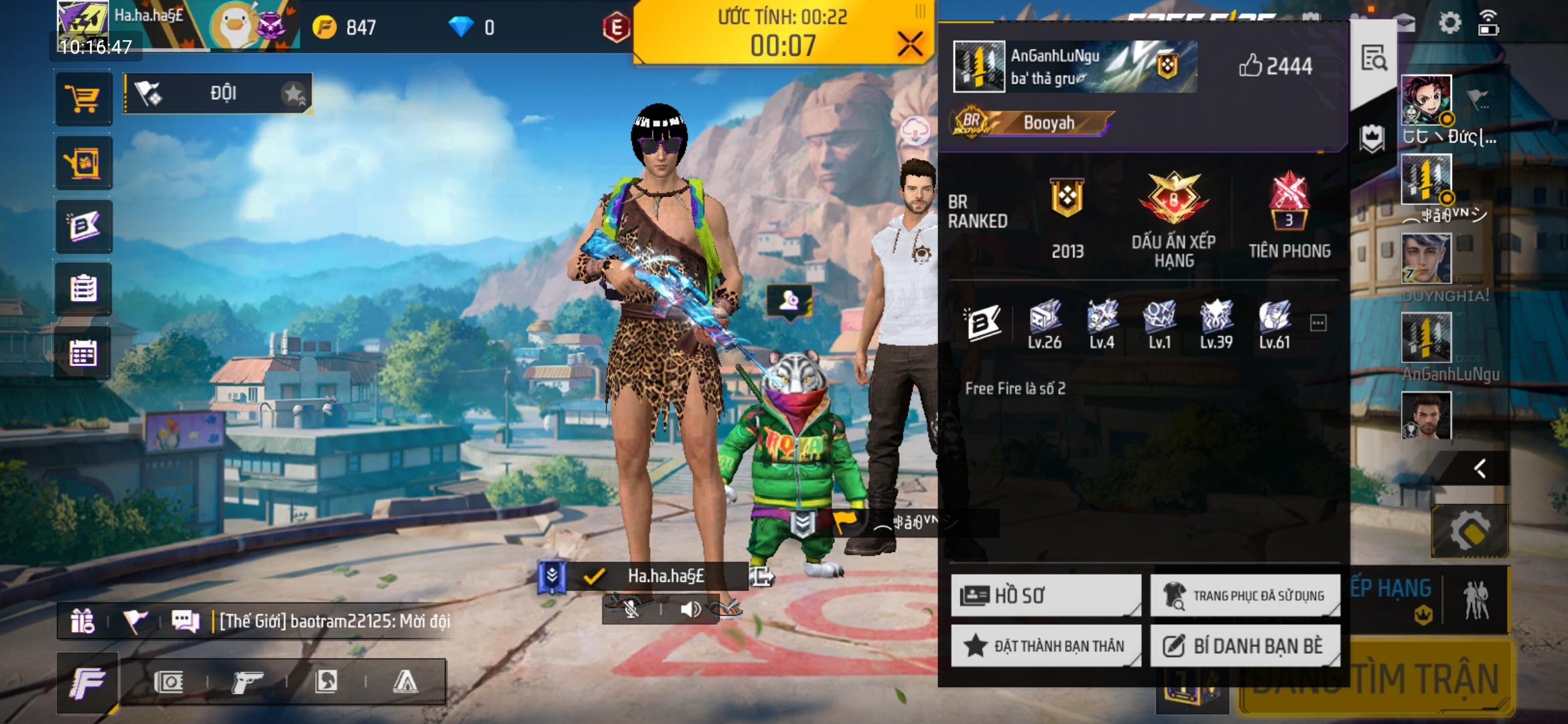Open the clipboard missions icon
Image resolution: width=1568 pixels, height=724 pixels.
click(x=83, y=289)
